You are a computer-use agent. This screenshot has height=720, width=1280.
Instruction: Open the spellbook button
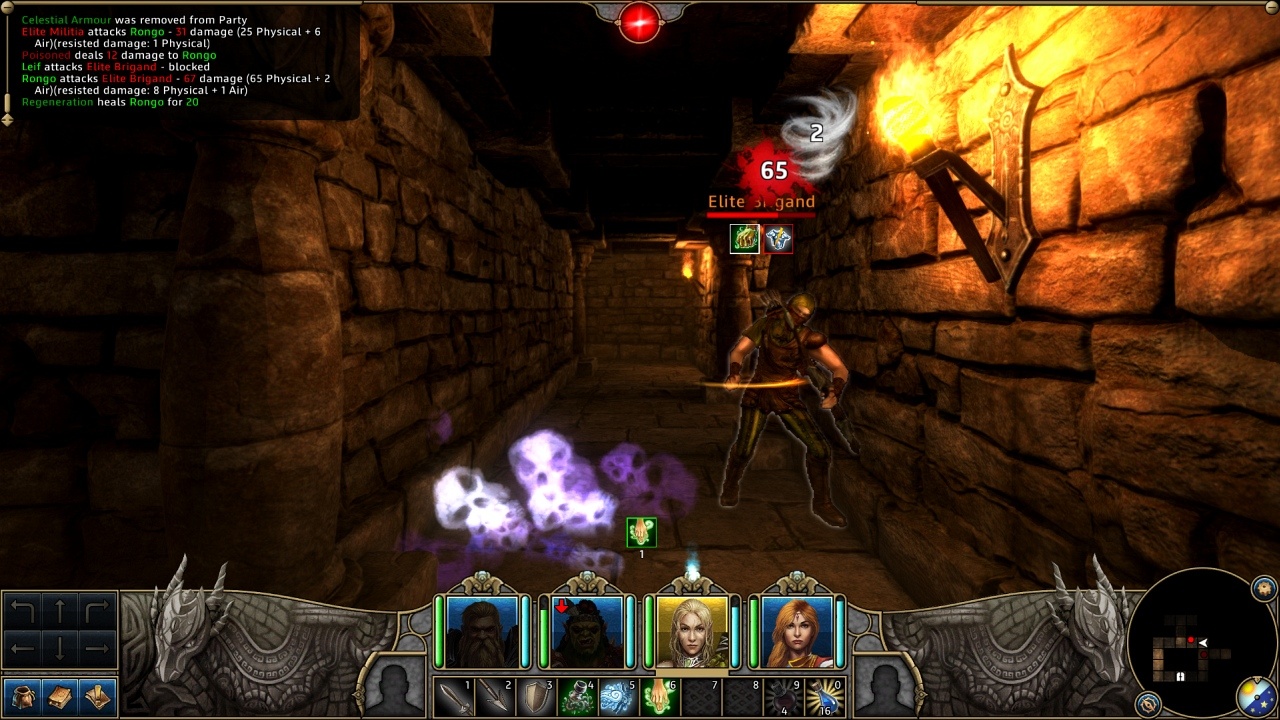pos(60,696)
